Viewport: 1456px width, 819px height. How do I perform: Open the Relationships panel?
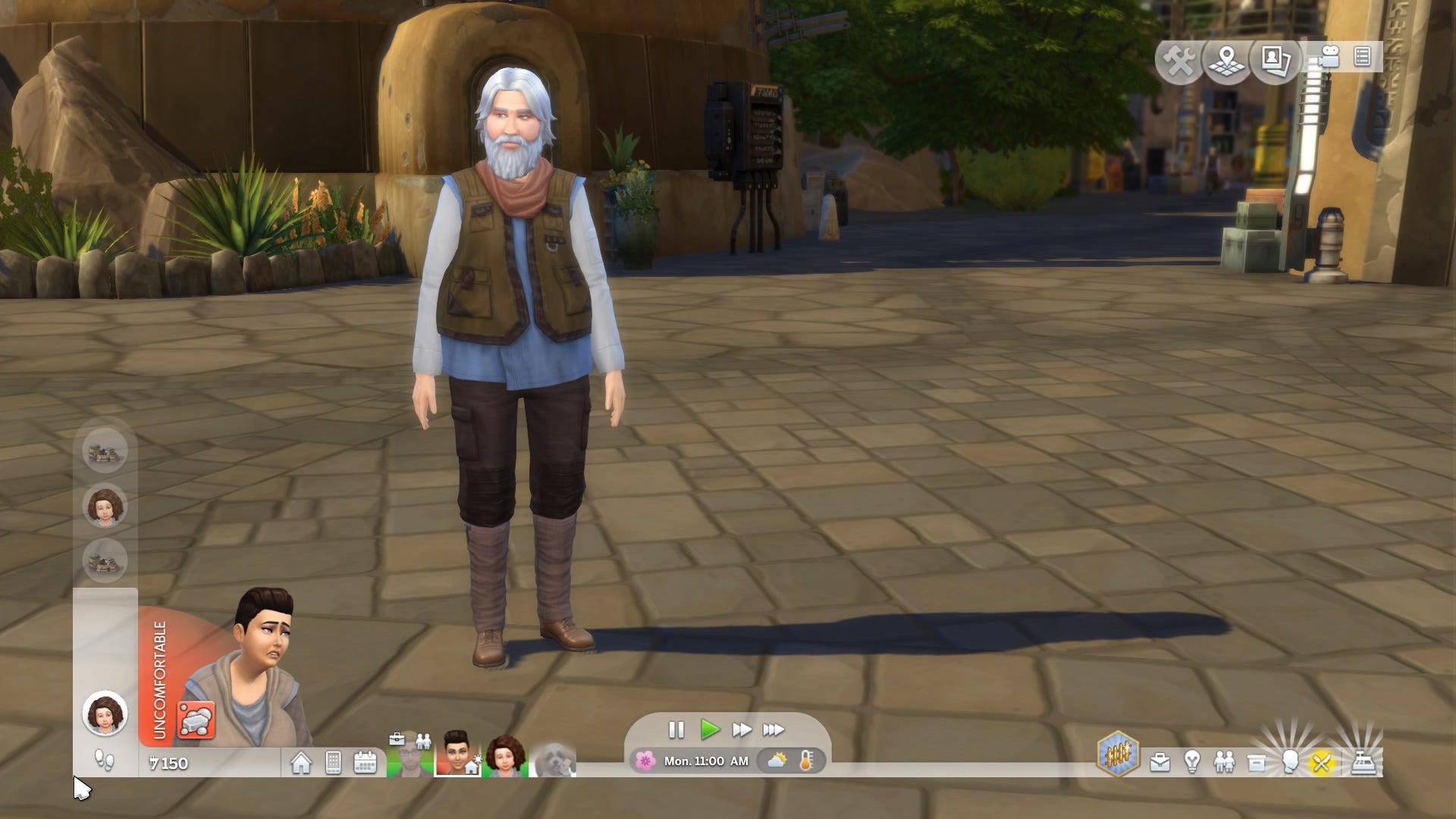click(1224, 762)
